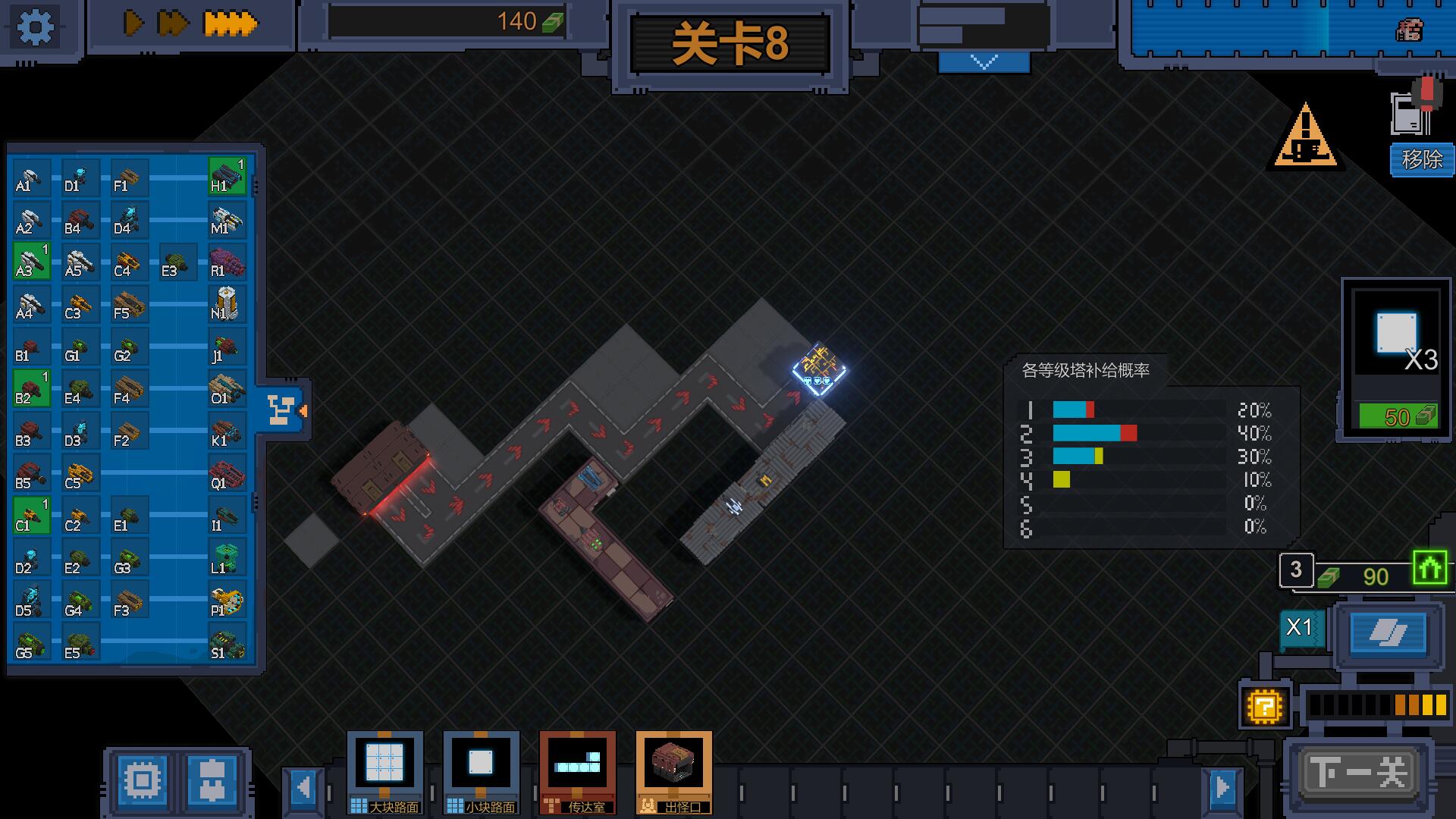Set game speed to double arrows
Viewport: 1456px width, 819px height.
click(173, 24)
